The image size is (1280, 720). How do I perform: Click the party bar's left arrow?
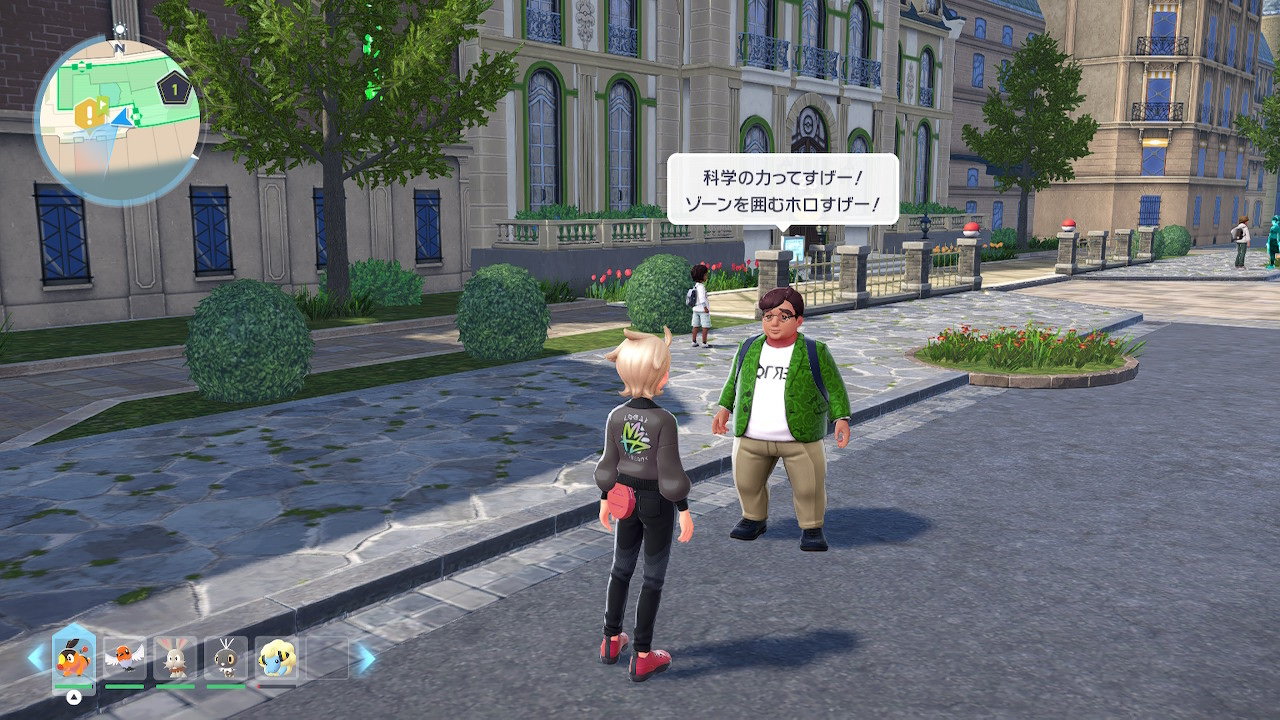(36, 658)
